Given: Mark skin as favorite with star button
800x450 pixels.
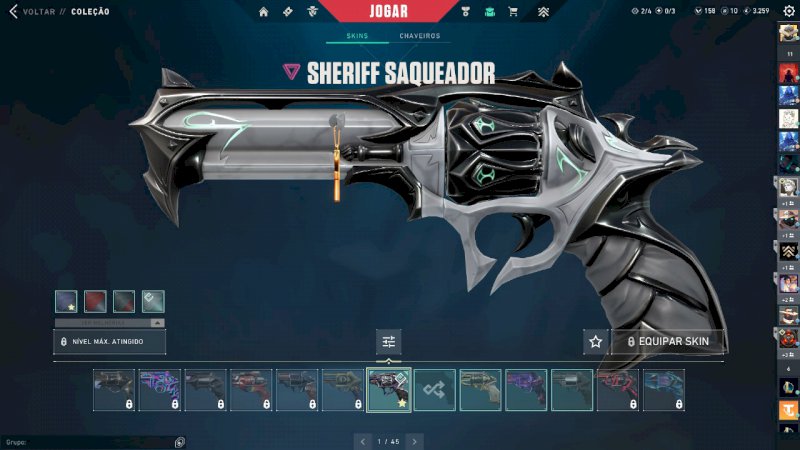Looking at the screenshot, I should pyautogui.click(x=596, y=342).
